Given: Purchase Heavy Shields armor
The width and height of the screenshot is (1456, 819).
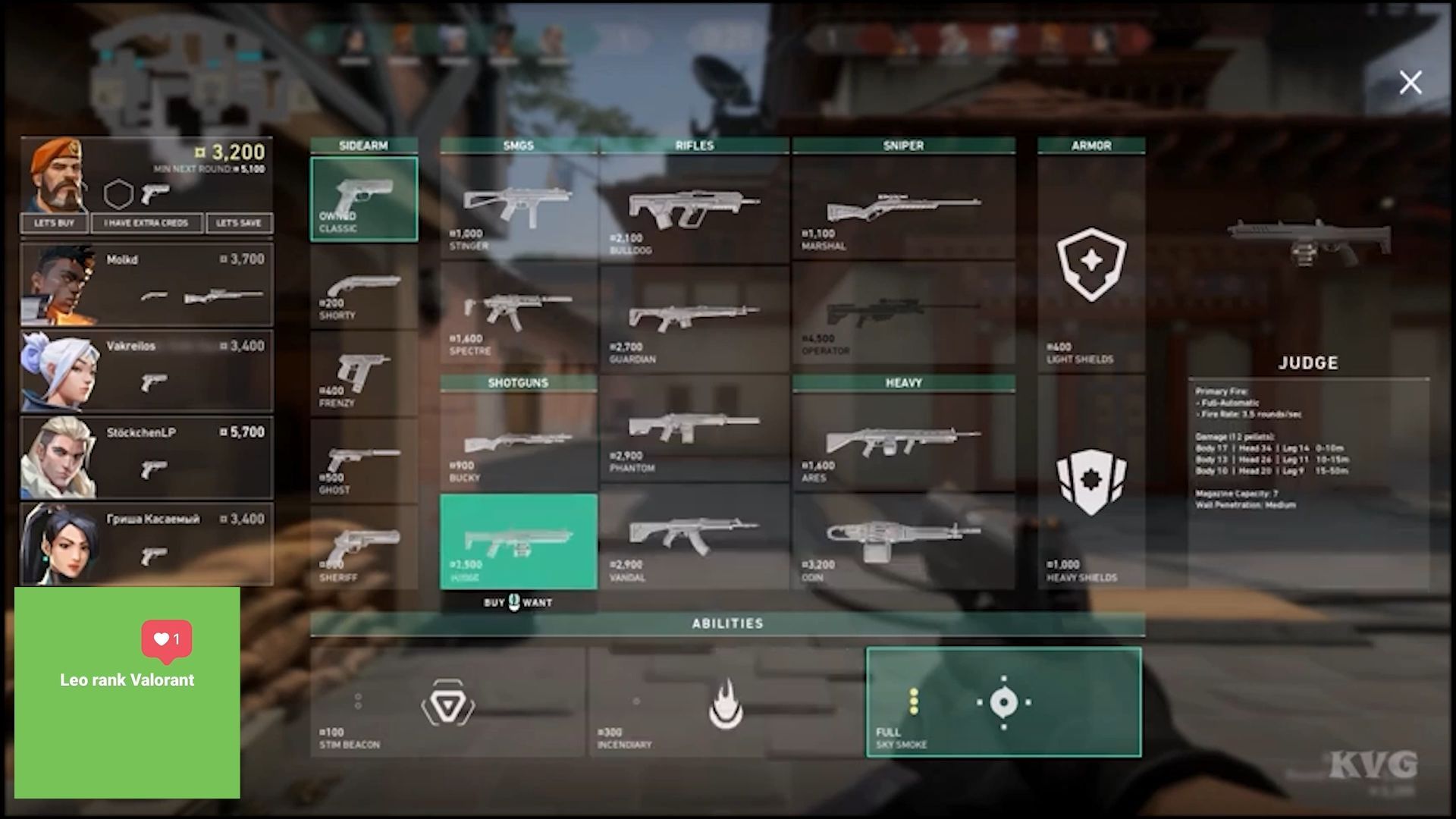Looking at the screenshot, I should (1091, 485).
